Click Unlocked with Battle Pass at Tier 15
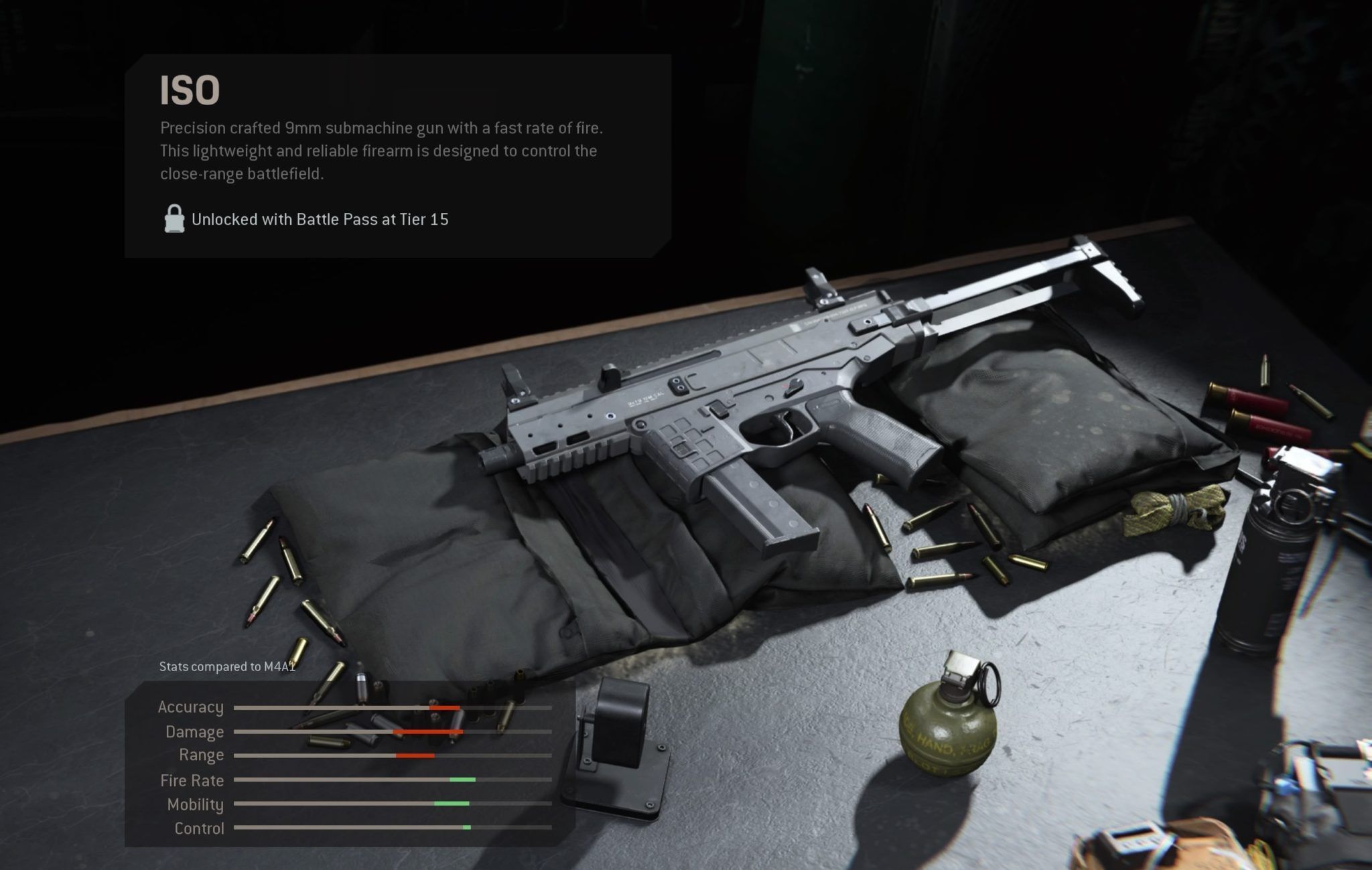 pos(322,219)
